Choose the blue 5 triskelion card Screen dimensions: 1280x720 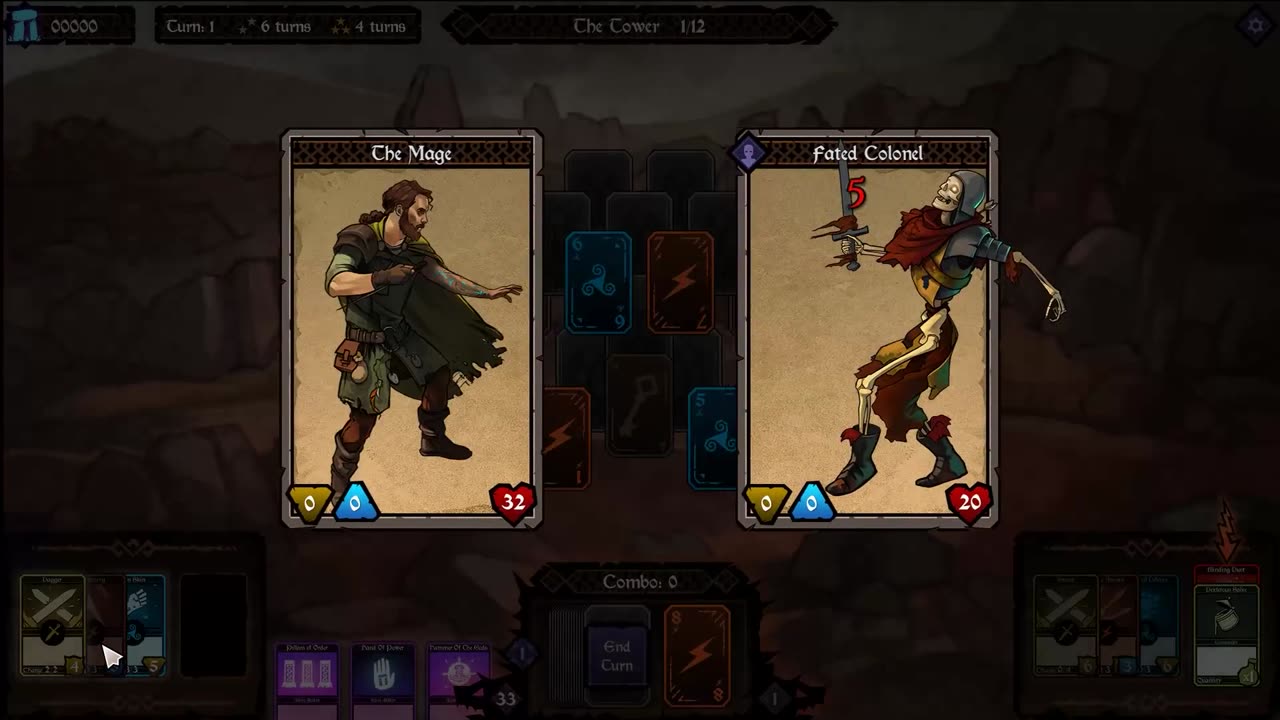tap(714, 438)
